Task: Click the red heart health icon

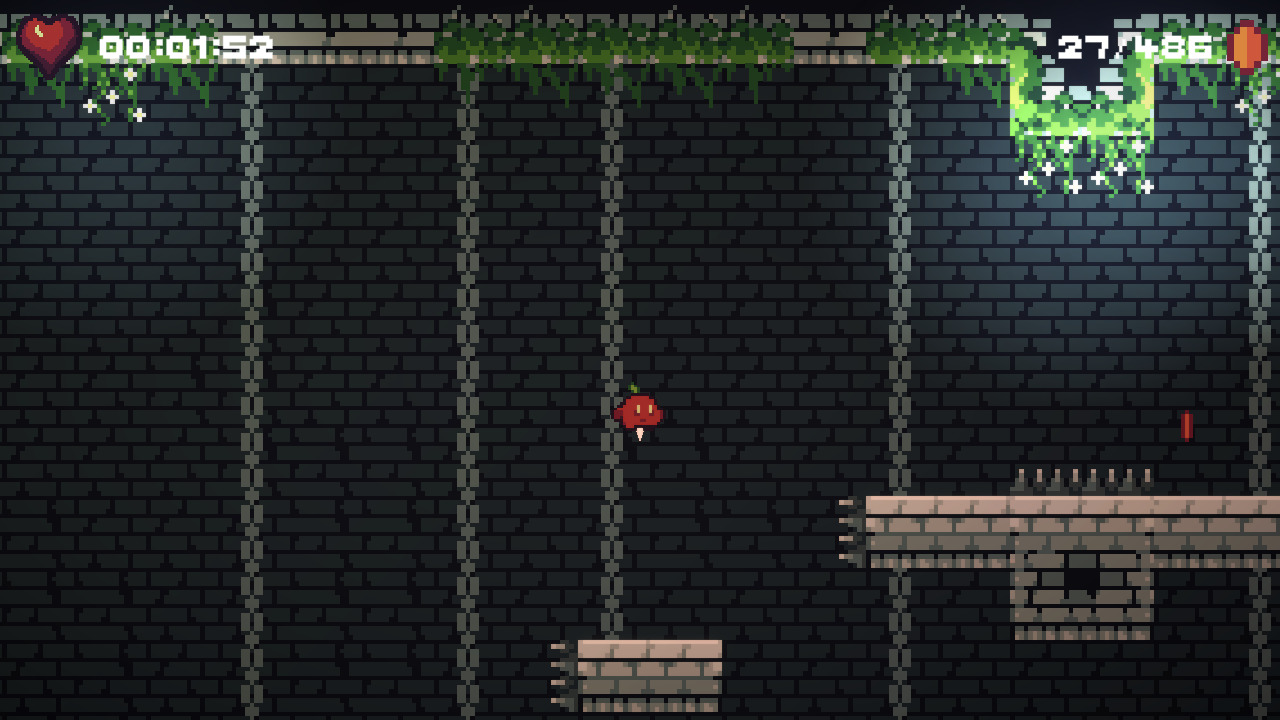Action: 47,42
